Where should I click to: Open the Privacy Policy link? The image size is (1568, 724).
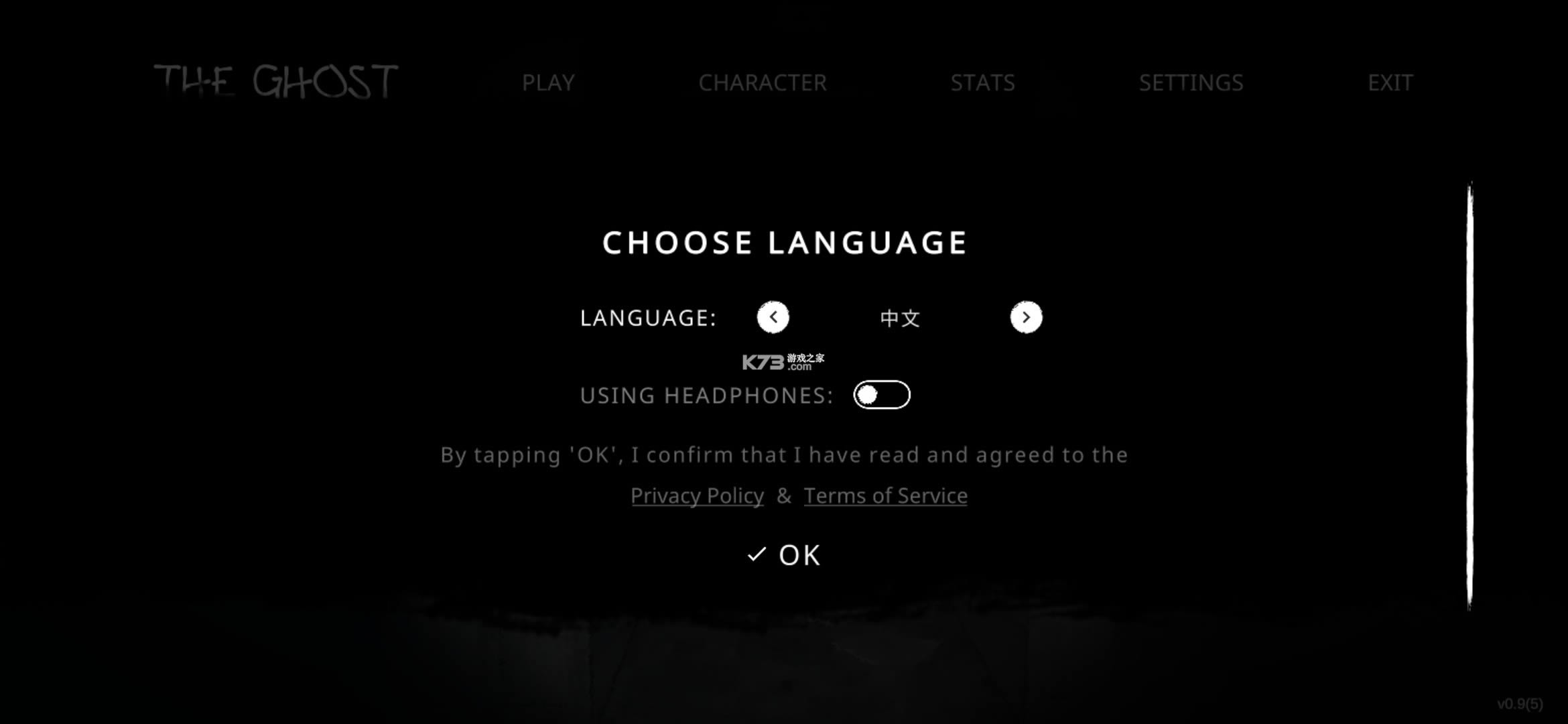click(x=697, y=495)
